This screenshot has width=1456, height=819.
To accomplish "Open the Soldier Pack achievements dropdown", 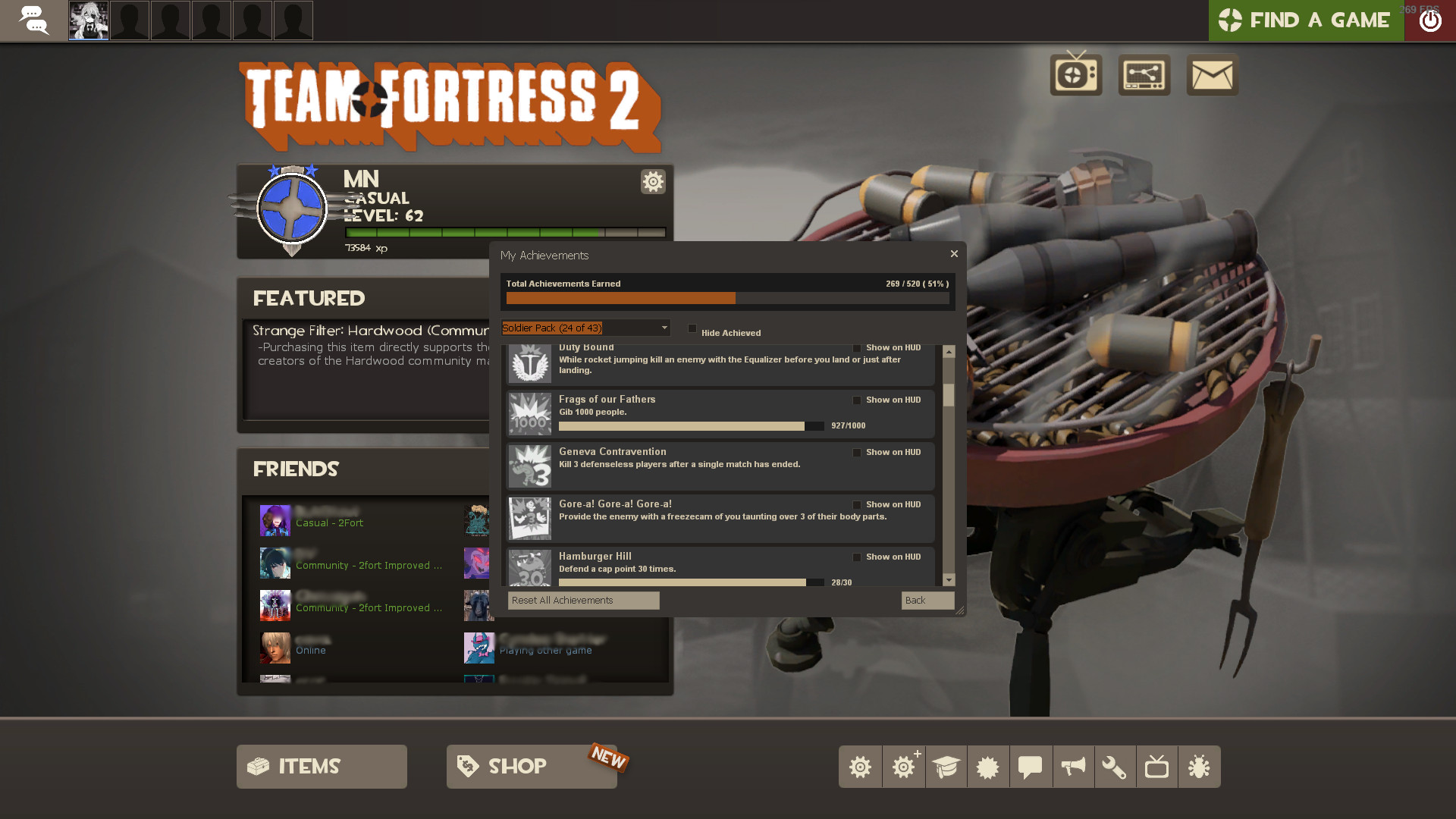I will [x=584, y=328].
